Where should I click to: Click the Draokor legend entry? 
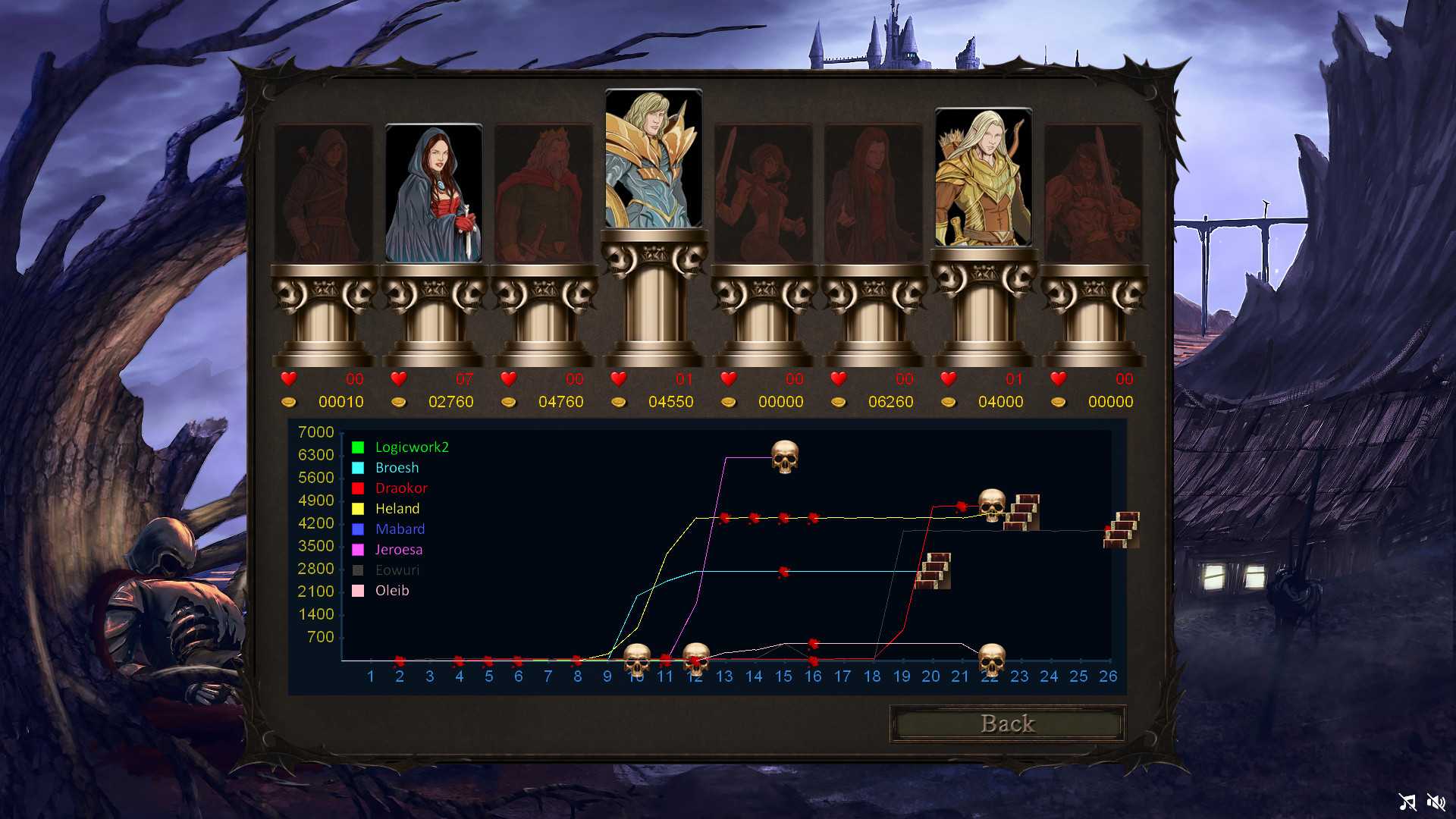400,488
